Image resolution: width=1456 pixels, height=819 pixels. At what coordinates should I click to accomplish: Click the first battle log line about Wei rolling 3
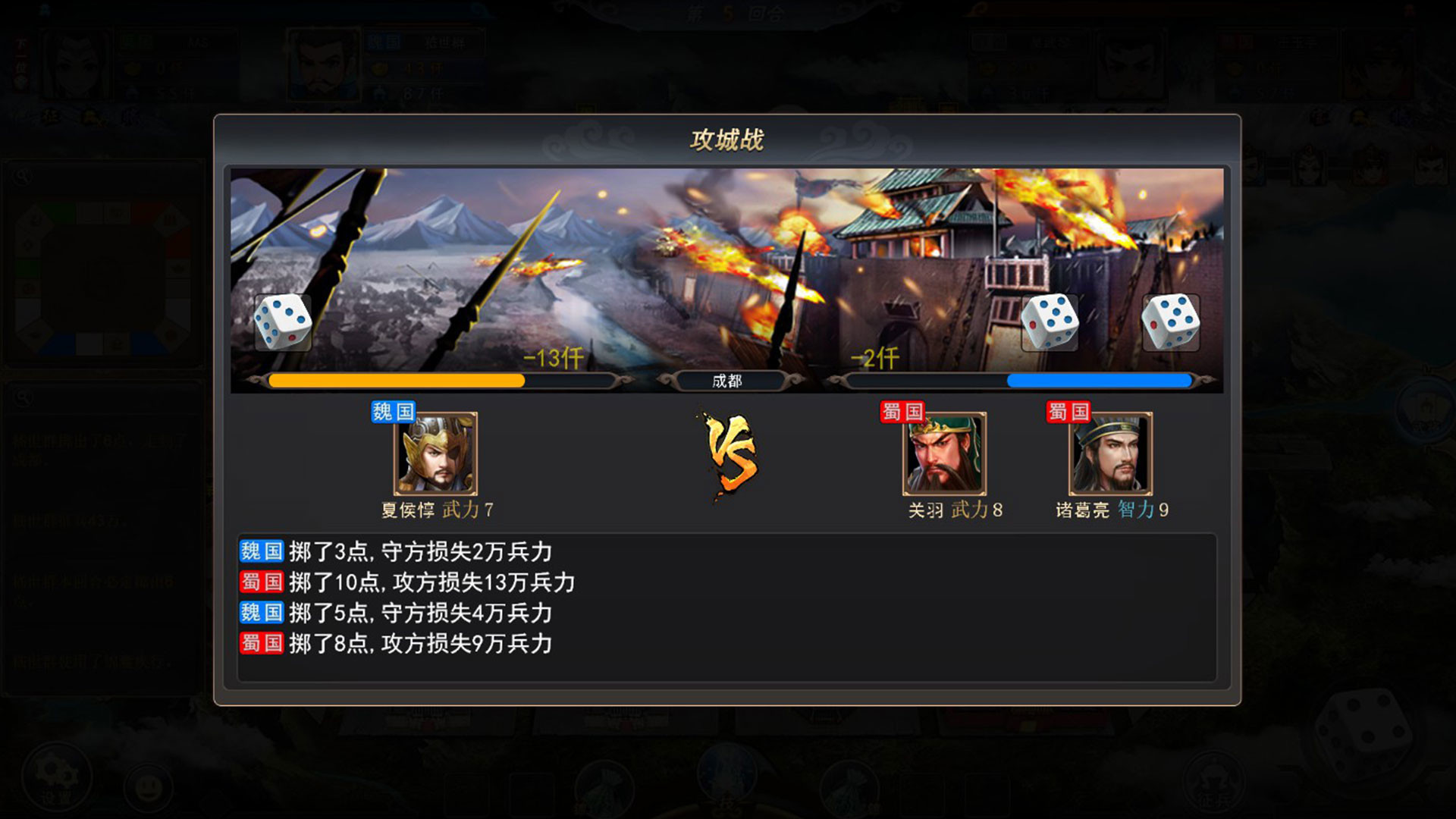[394, 553]
